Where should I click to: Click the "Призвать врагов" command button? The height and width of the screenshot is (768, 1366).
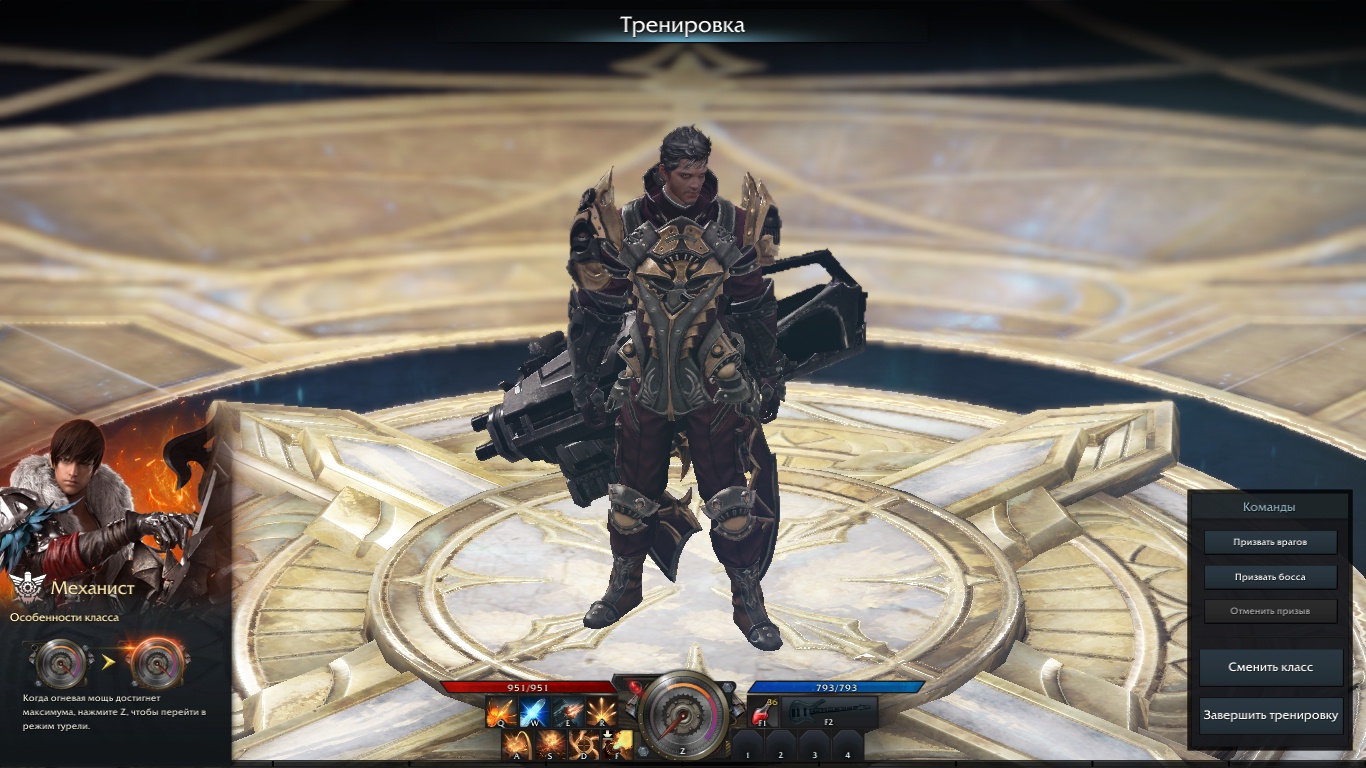pyautogui.click(x=1270, y=542)
